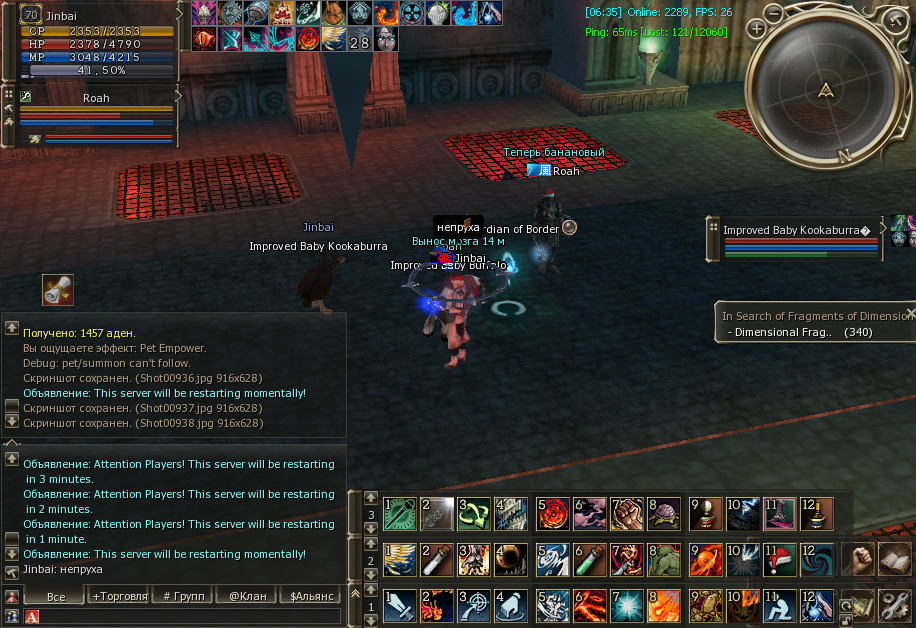Show the Все chat tab
The image size is (916, 628).
tap(56, 596)
